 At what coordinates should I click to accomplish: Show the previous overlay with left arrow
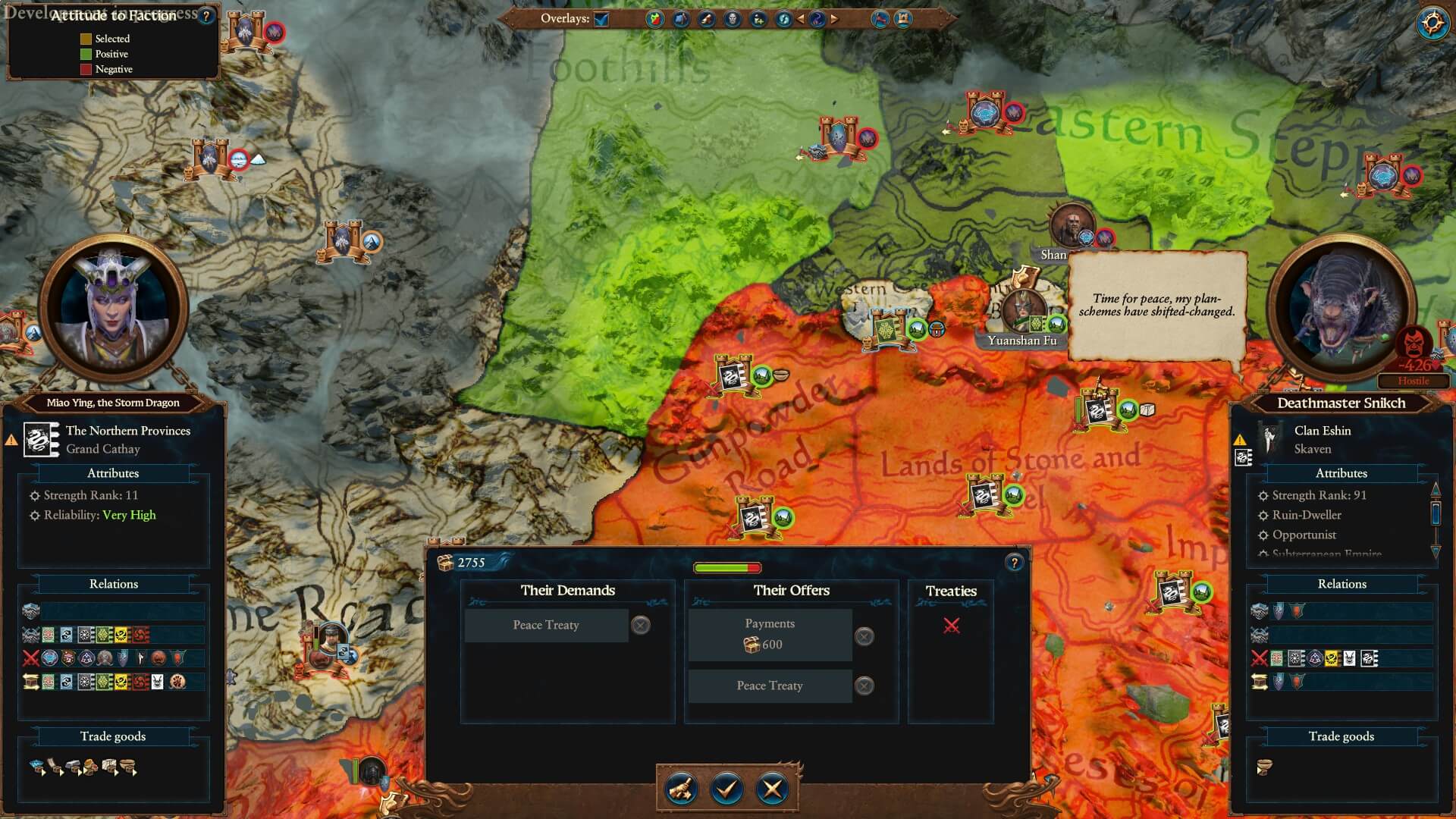[801, 19]
